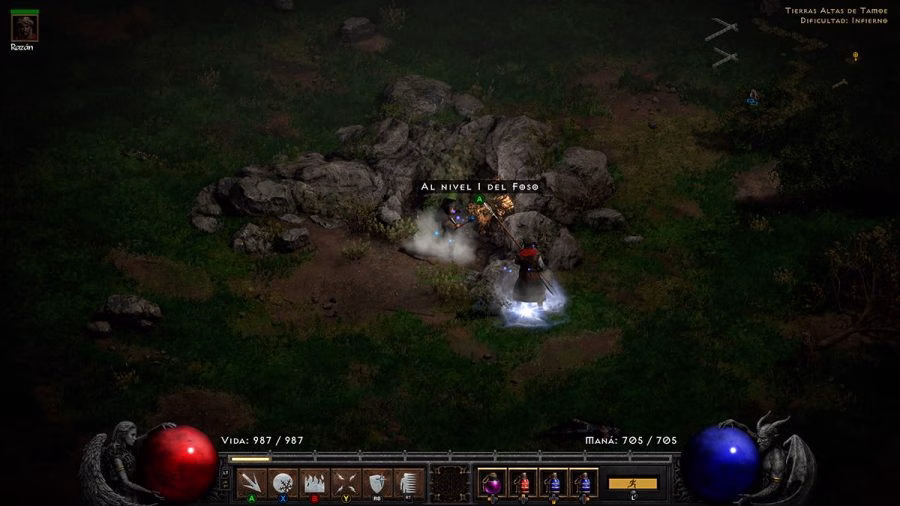Click the mercenary Razán portrait

(x=23, y=27)
